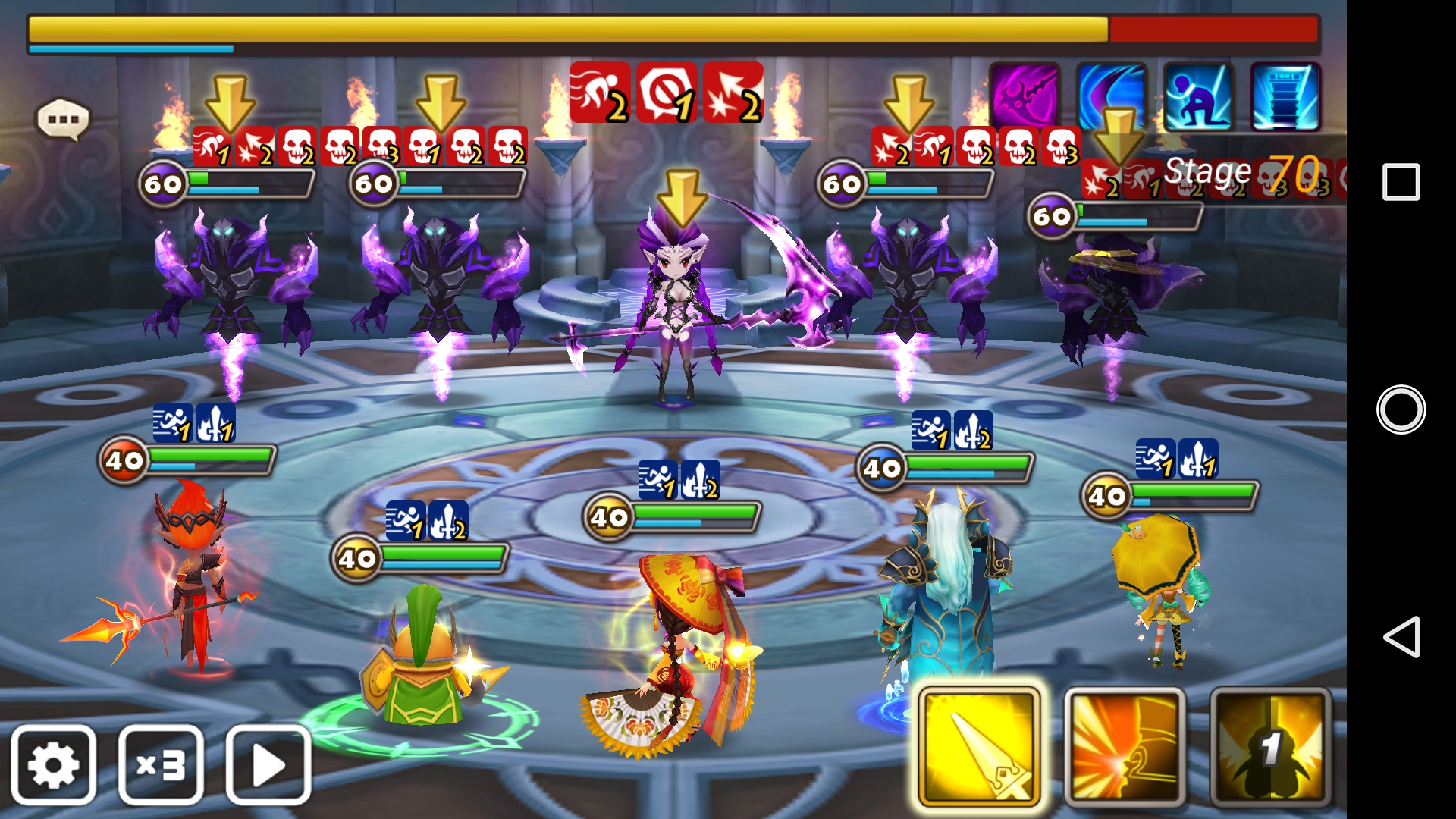Open the chat speech bubble

click(63, 120)
